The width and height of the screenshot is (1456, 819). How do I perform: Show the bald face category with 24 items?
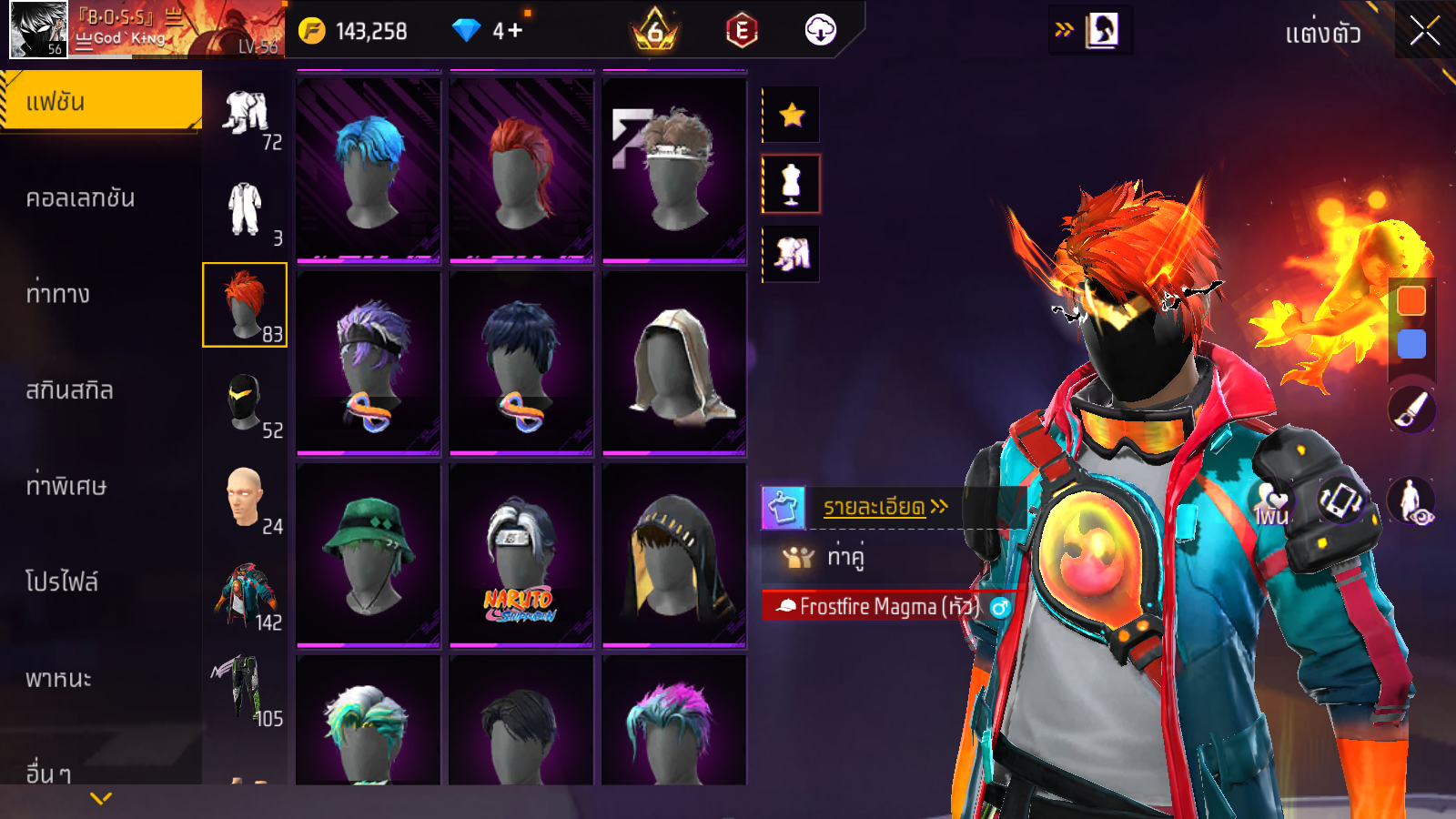point(245,498)
